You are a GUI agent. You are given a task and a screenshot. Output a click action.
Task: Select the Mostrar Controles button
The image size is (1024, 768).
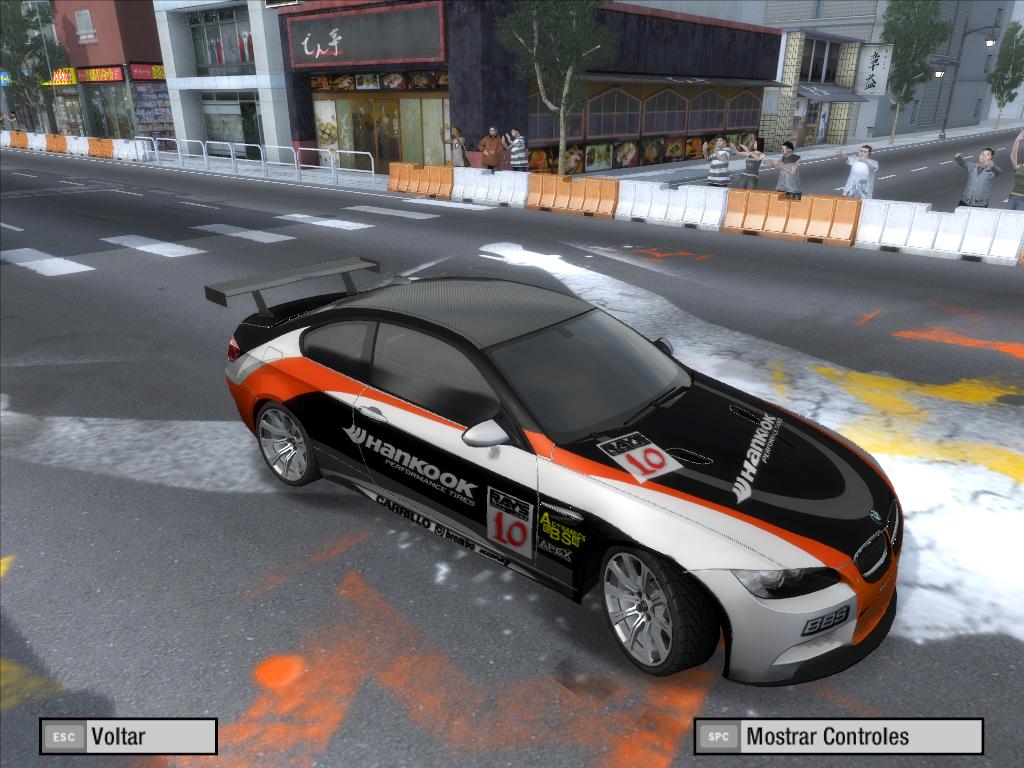pyautogui.click(x=838, y=737)
